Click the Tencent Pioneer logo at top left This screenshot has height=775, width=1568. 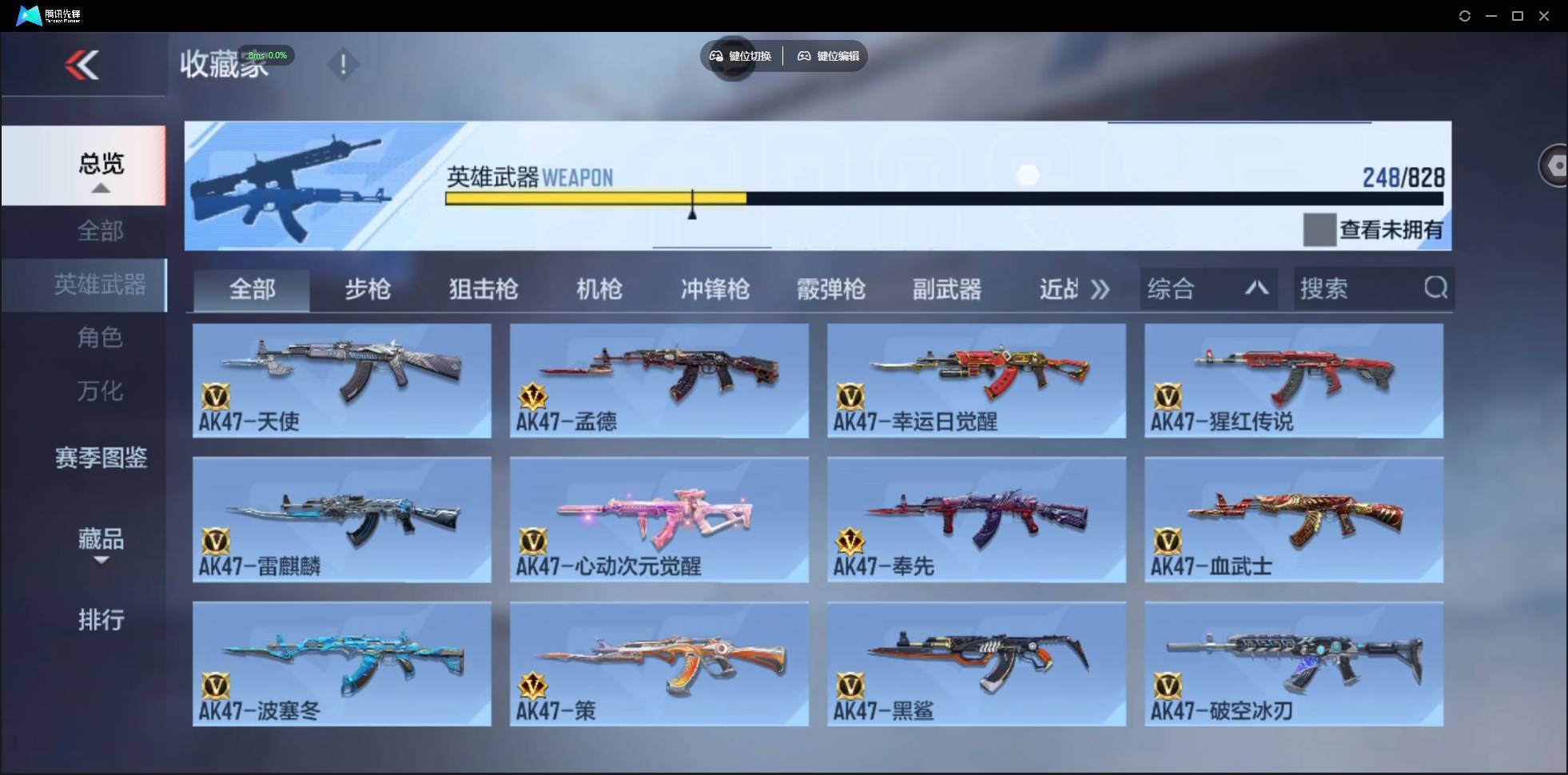[x=28, y=14]
